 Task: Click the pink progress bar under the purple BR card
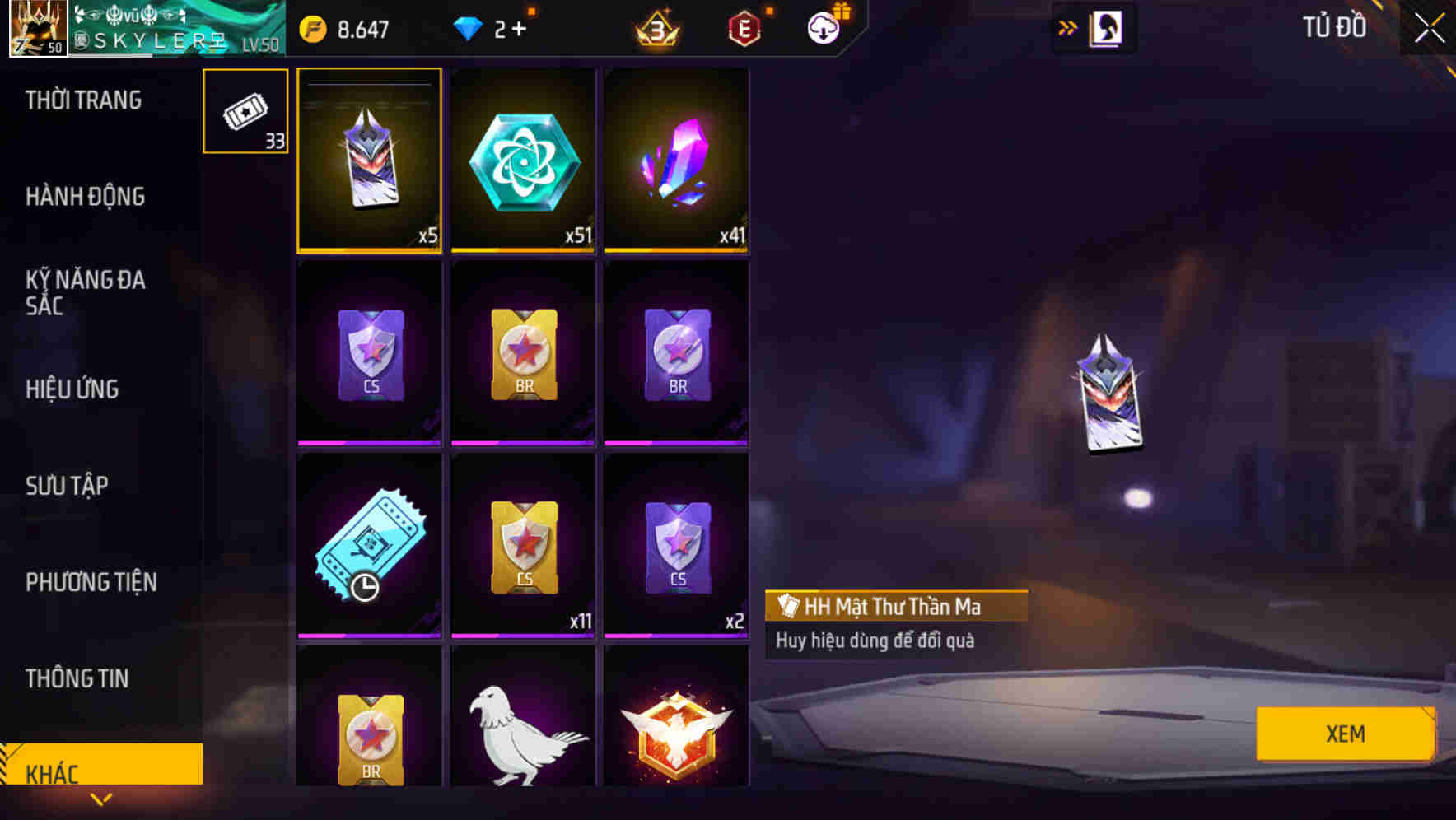(676, 441)
